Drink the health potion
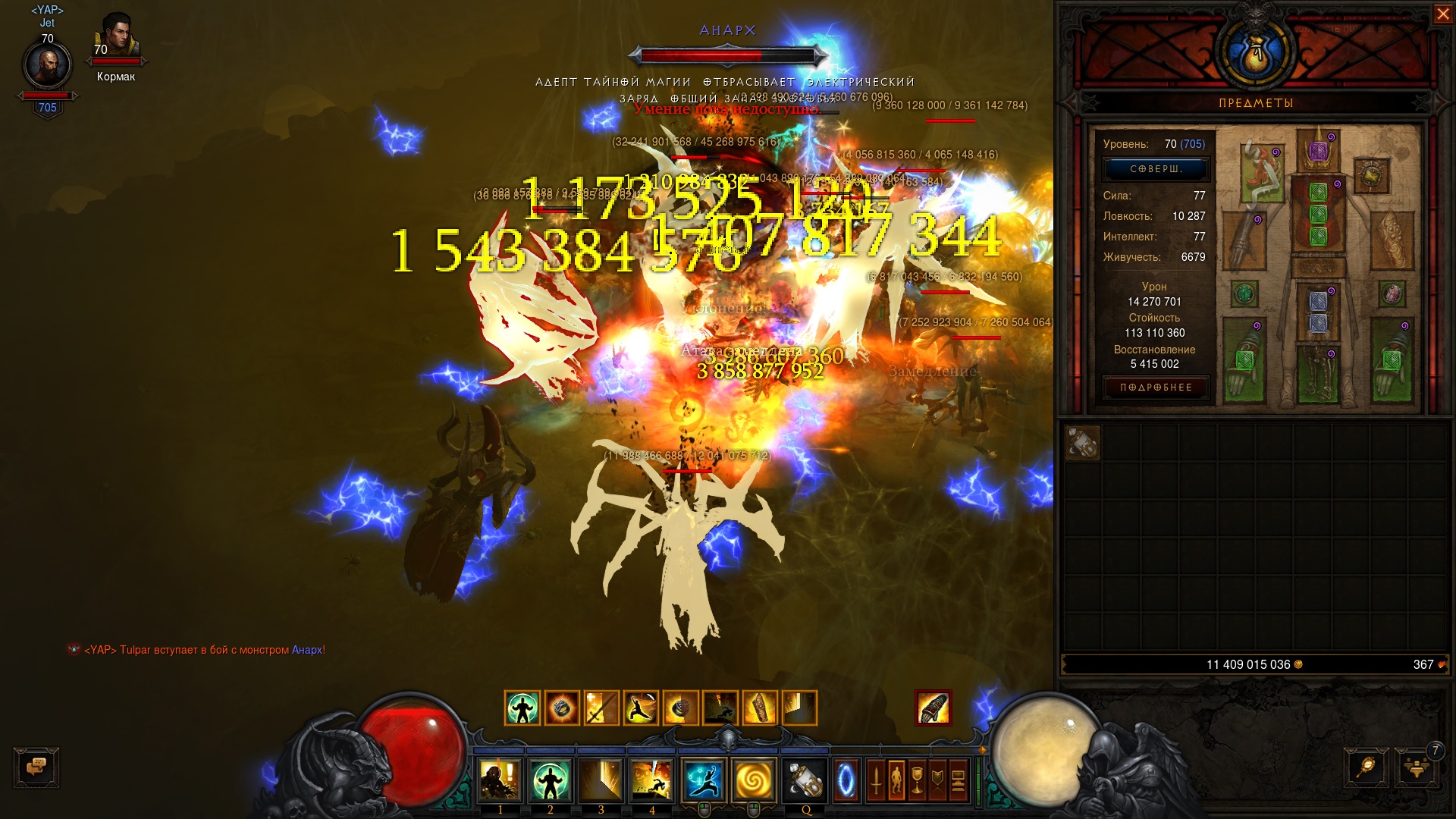This screenshot has width=1456, height=819. click(805, 781)
